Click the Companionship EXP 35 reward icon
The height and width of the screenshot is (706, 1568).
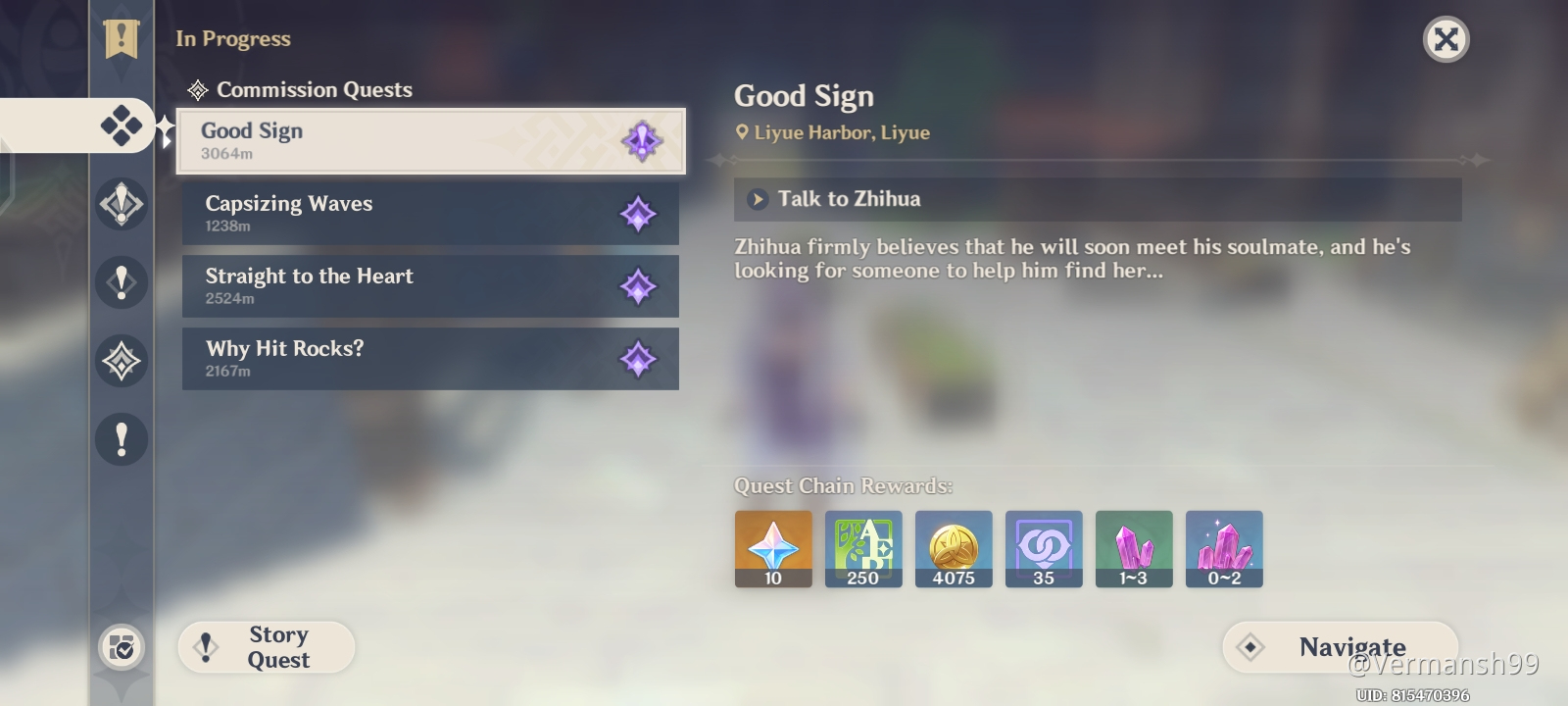point(1044,548)
